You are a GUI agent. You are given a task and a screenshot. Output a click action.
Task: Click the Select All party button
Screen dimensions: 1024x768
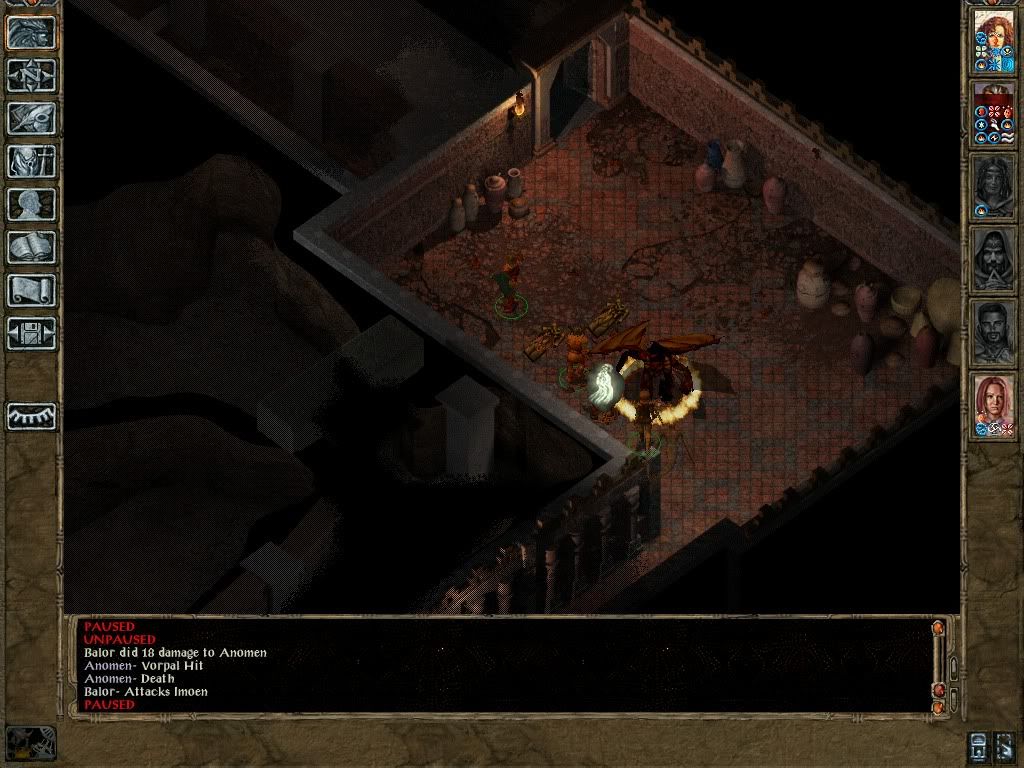pyautogui.click(x=1006, y=744)
